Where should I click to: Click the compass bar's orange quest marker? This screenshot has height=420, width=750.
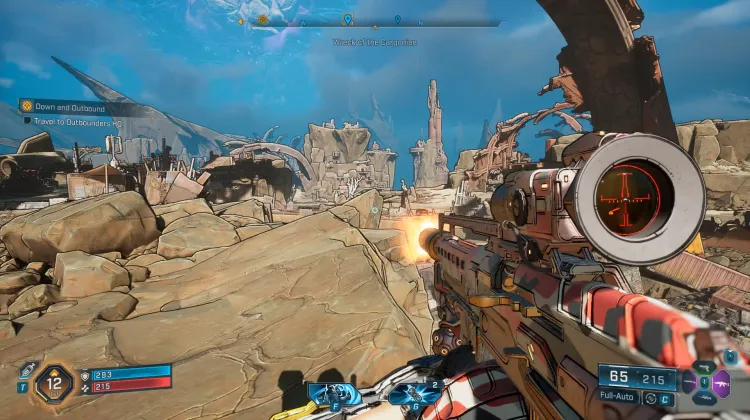pyautogui.click(x=263, y=19)
